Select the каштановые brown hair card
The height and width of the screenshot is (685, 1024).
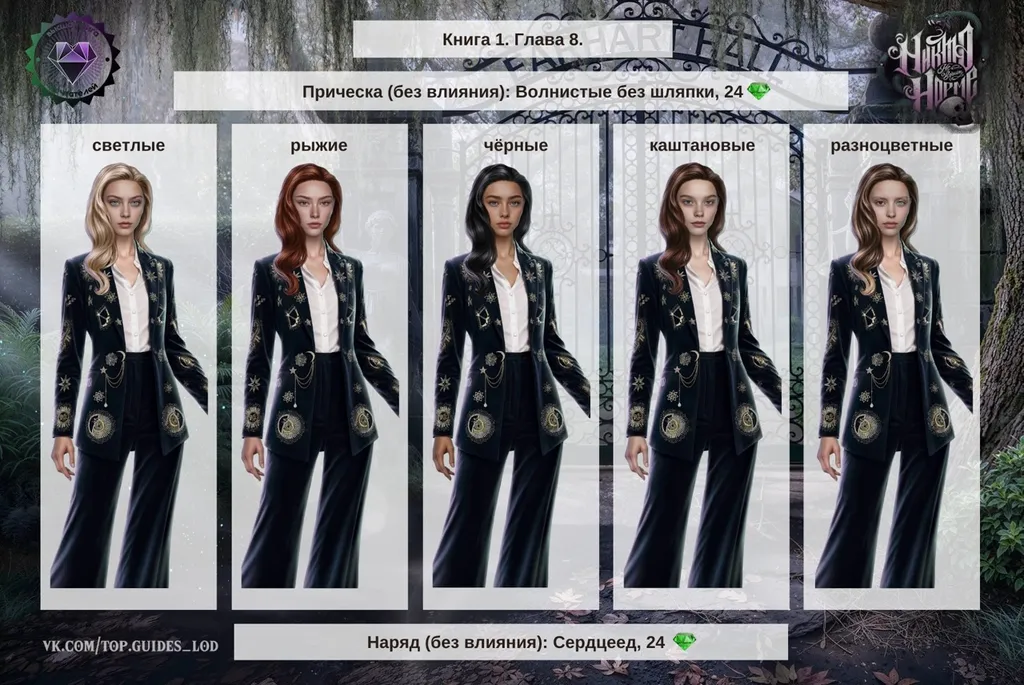(701, 366)
